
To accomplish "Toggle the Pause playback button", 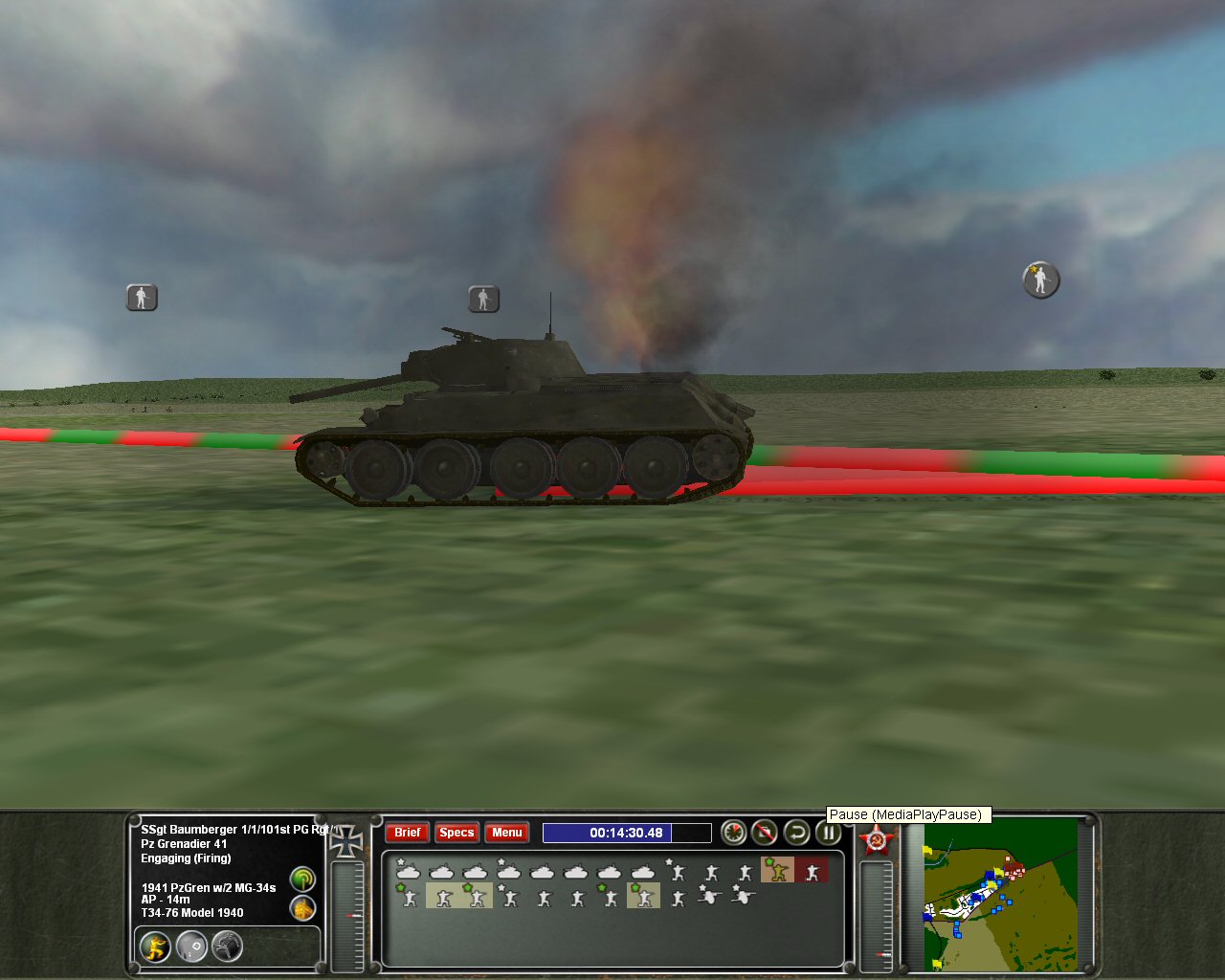I will (x=829, y=834).
